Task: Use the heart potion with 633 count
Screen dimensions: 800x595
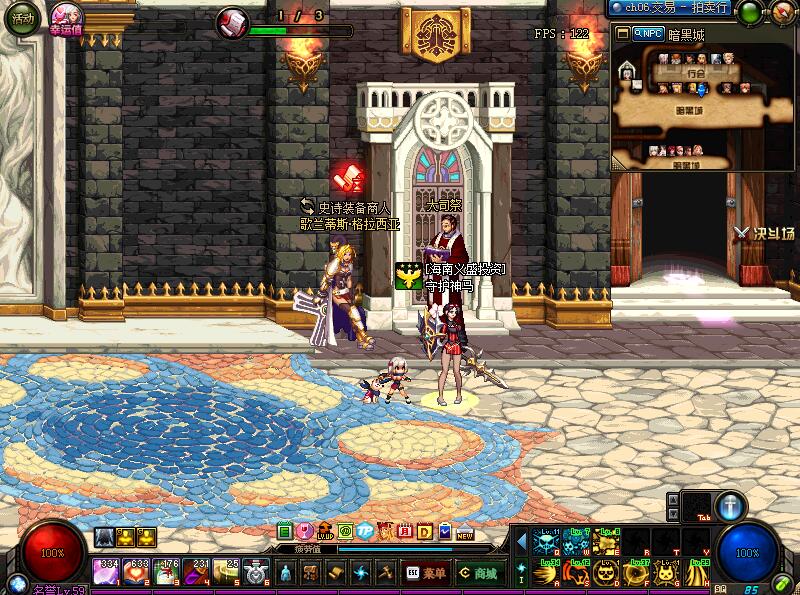Action: click(x=136, y=572)
